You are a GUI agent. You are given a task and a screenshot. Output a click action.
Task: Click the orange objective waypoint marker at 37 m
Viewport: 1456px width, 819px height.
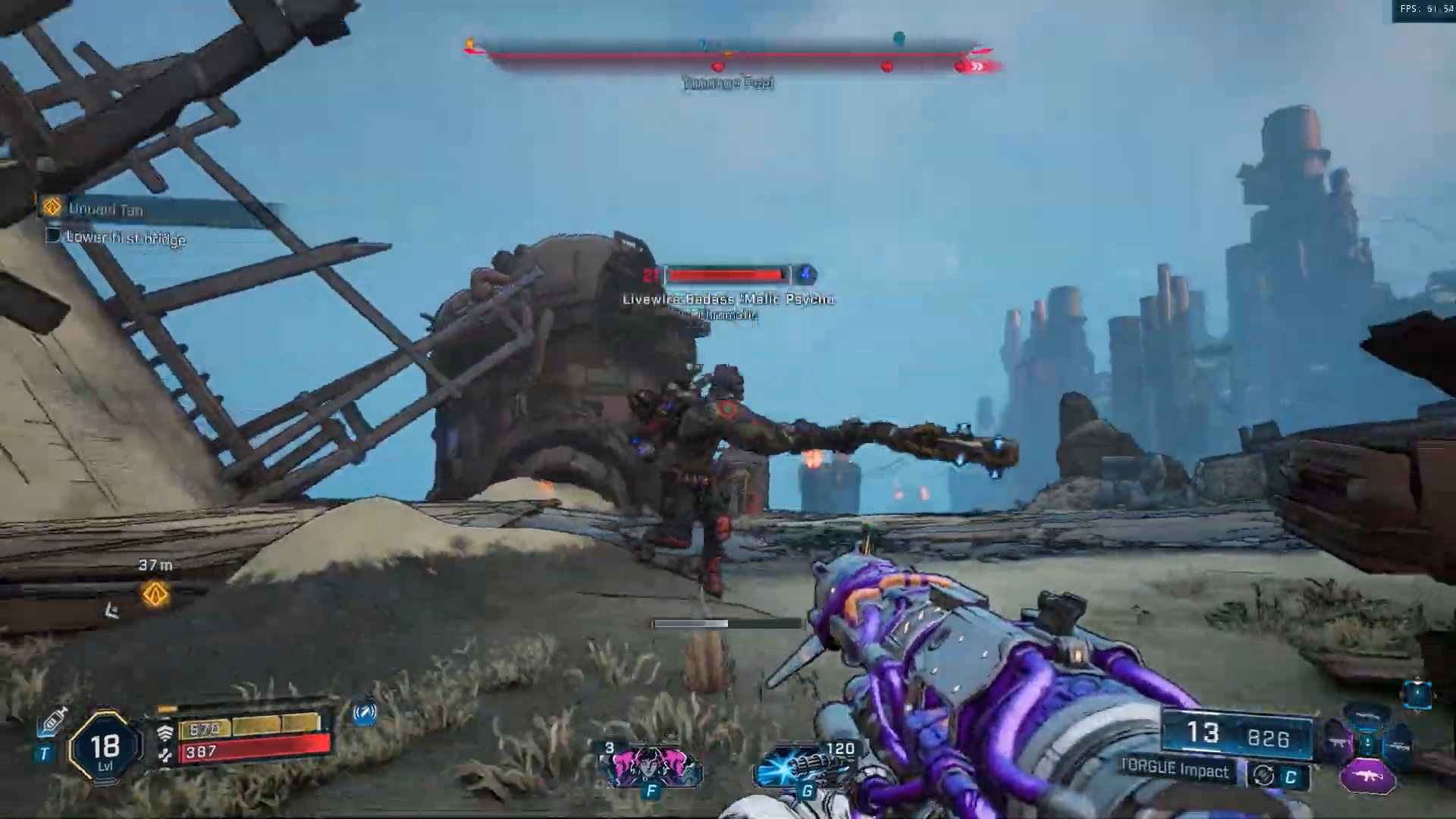point(155,595)
